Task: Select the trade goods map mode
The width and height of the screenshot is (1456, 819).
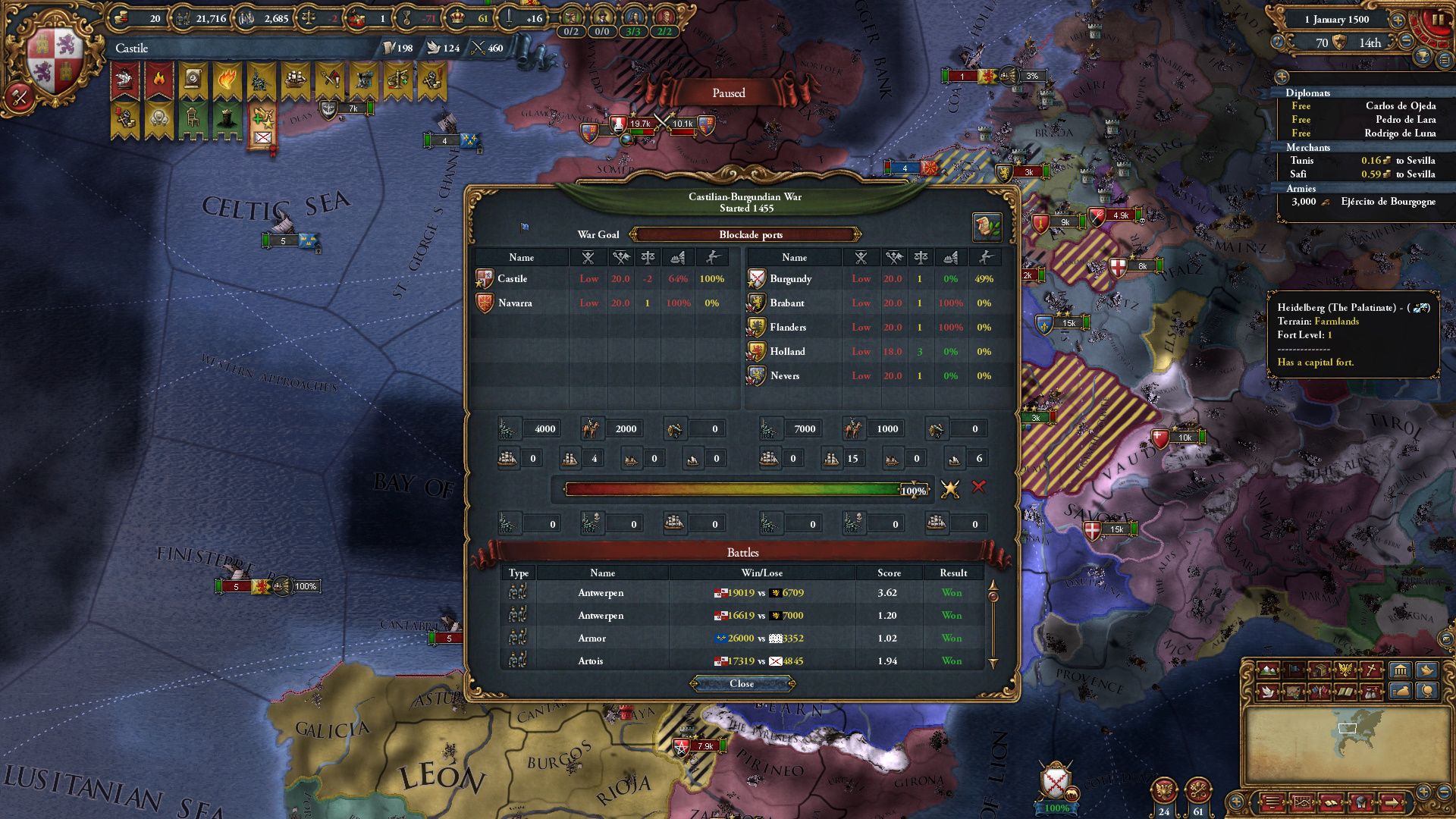Action: coord(1319,671)
